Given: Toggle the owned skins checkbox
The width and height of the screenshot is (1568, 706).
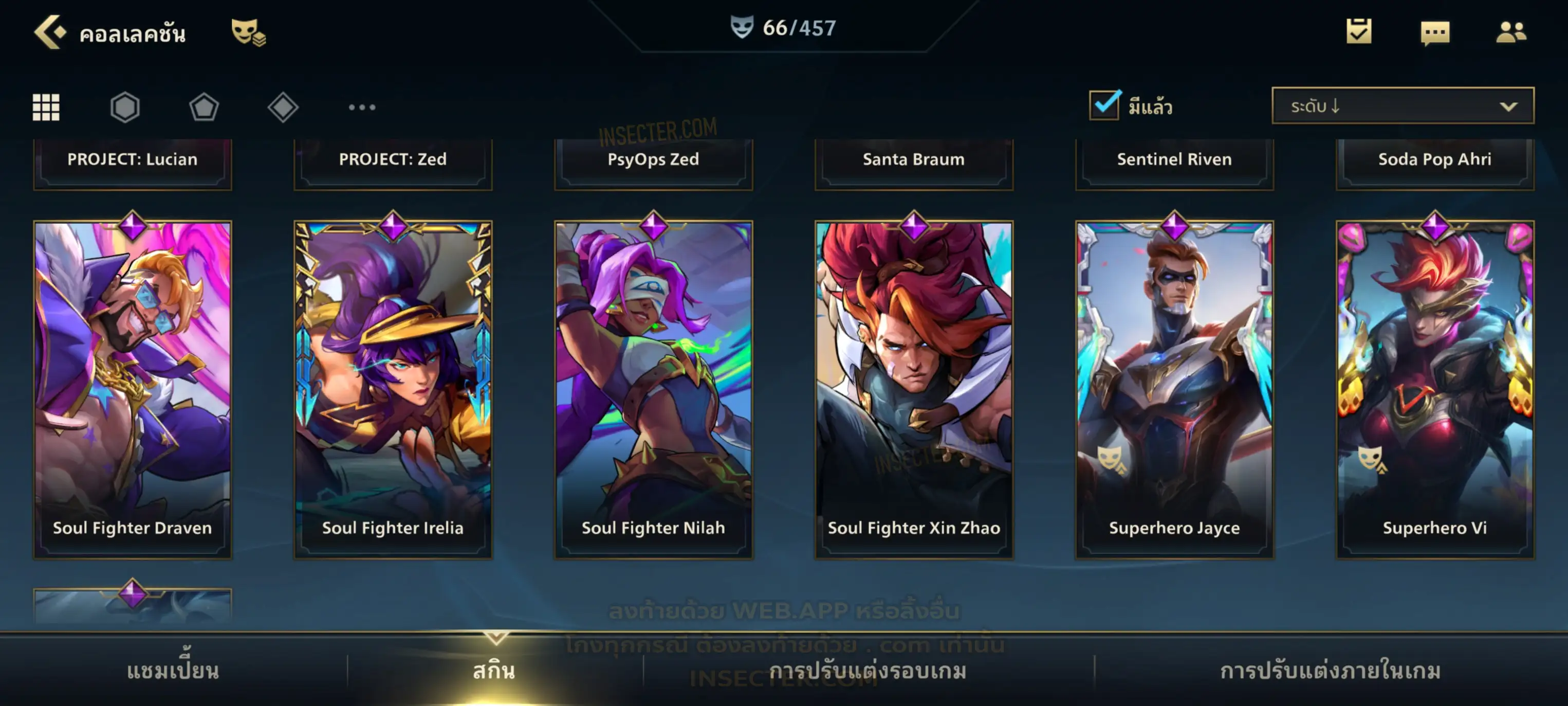Looking at the screenshot, I should point(1104,105).
